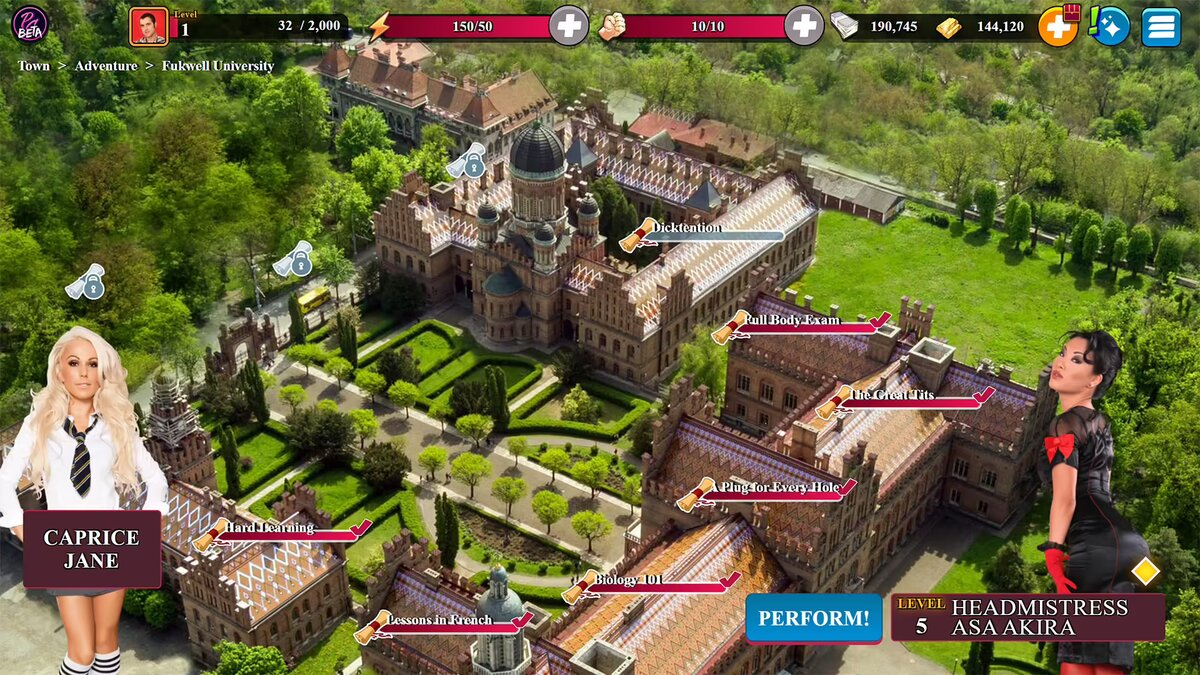Open the orange plus currency shop

pos(1058,26)
